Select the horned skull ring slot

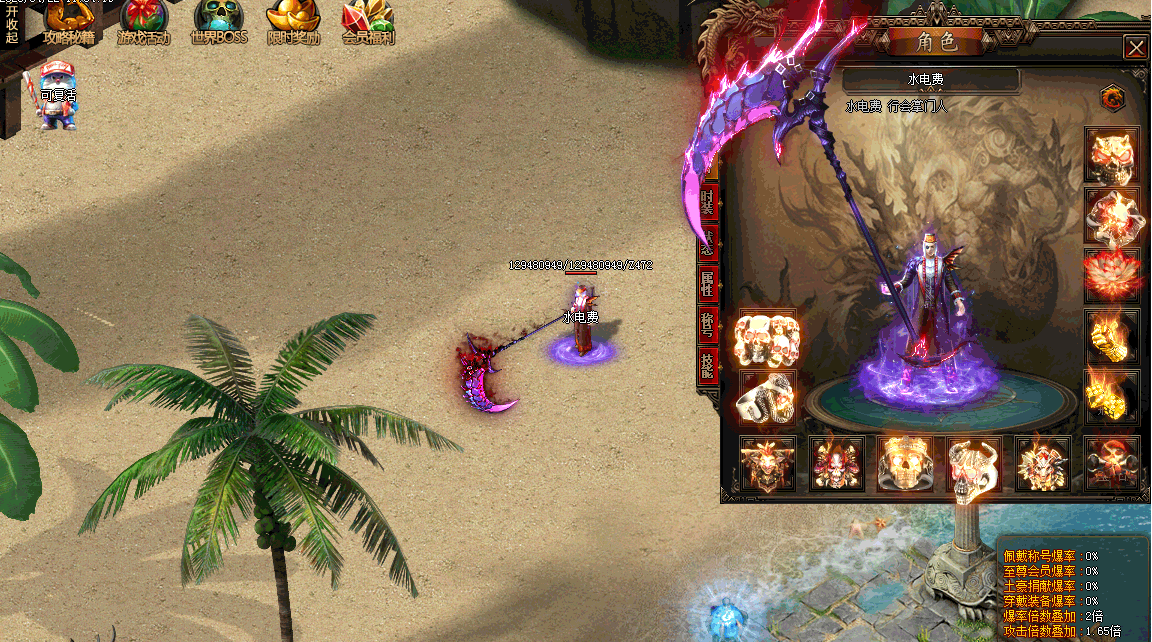click(x=973, y=464)
